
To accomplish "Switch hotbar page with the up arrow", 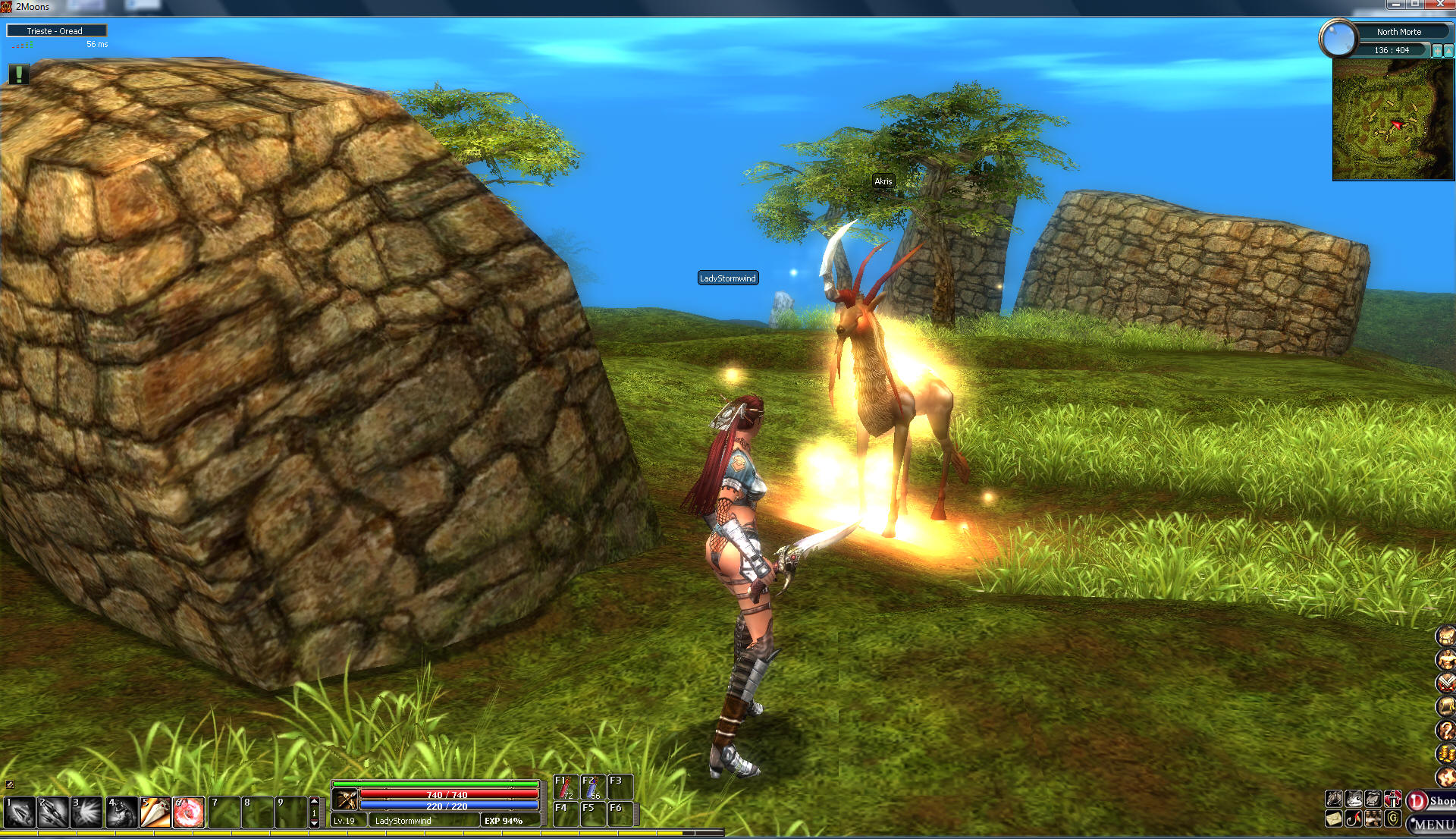I will pyautogui.click(x=314, y=801).
